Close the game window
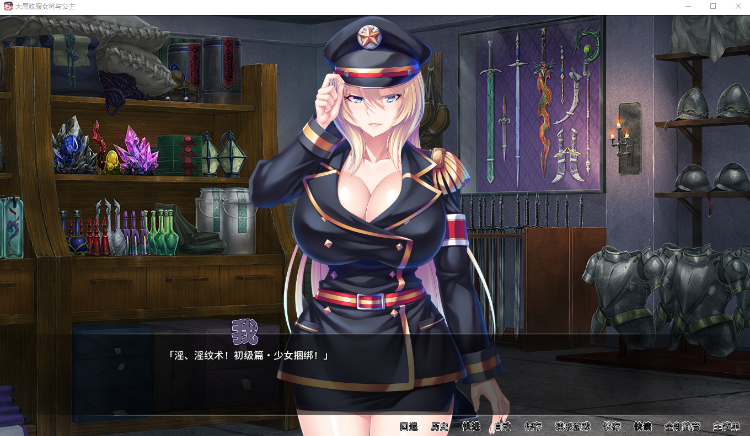Screen dimensions: 750x436 click(x=738, y=6)
